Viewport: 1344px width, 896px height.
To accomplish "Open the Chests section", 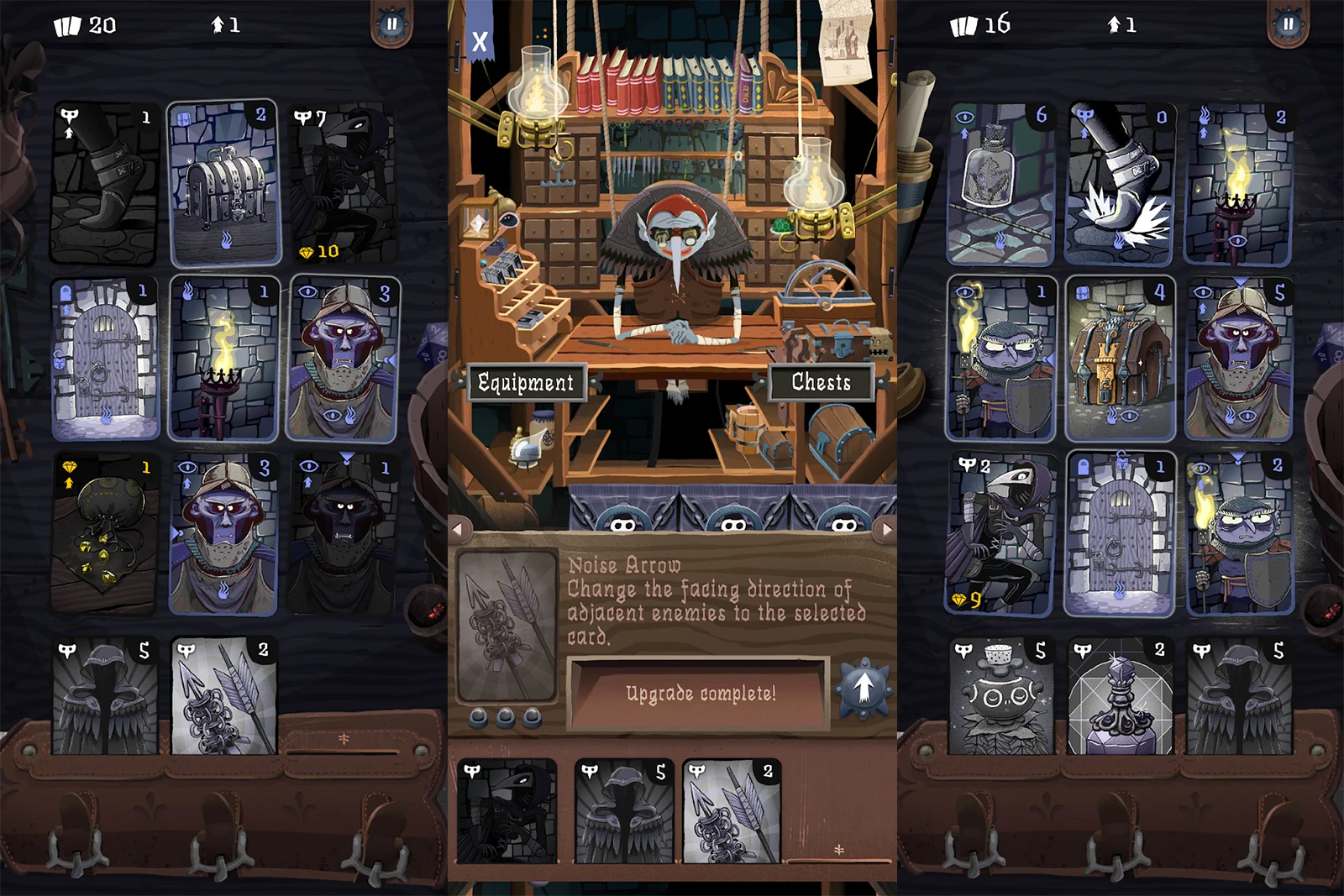I will click(821, 383).
